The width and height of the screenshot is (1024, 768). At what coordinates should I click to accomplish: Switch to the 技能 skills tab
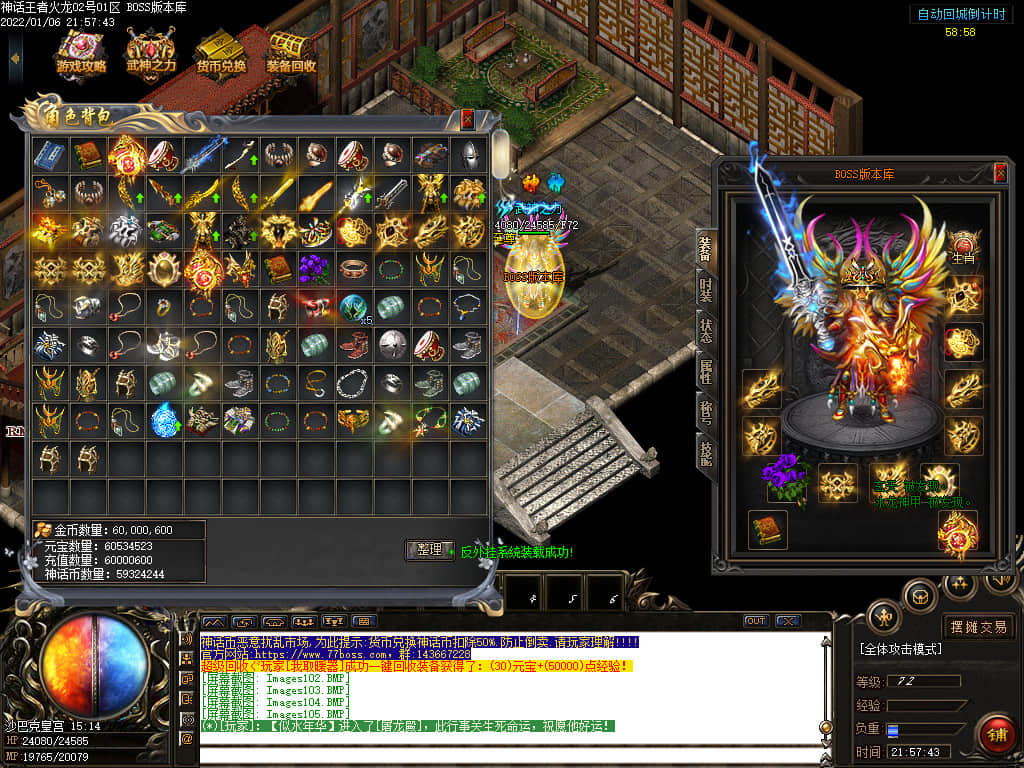click(705, 453)
